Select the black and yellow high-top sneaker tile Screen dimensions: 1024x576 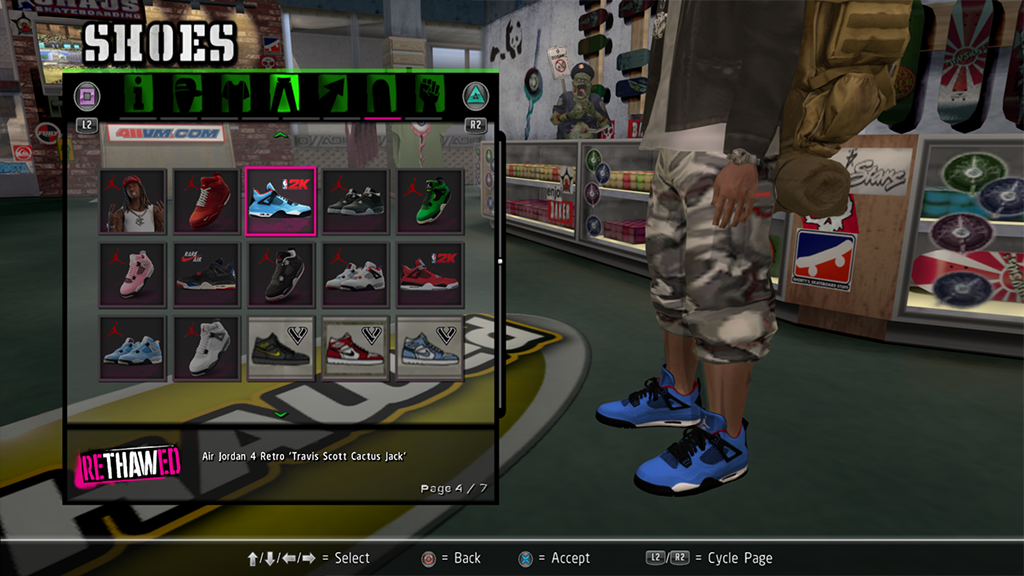pyautogui.click(x=281, y=348)
